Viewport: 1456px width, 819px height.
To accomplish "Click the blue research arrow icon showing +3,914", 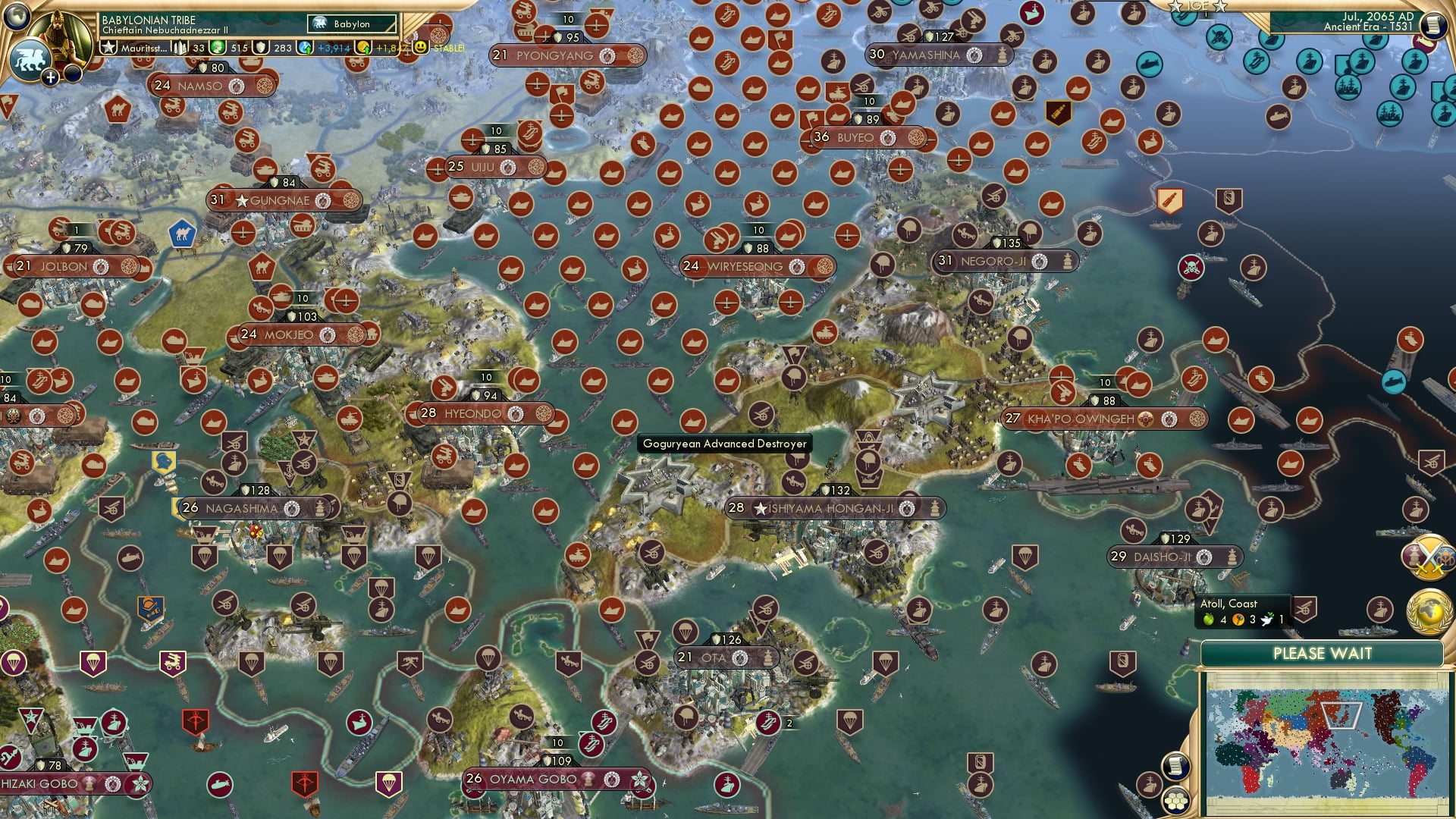I will 306,48.
